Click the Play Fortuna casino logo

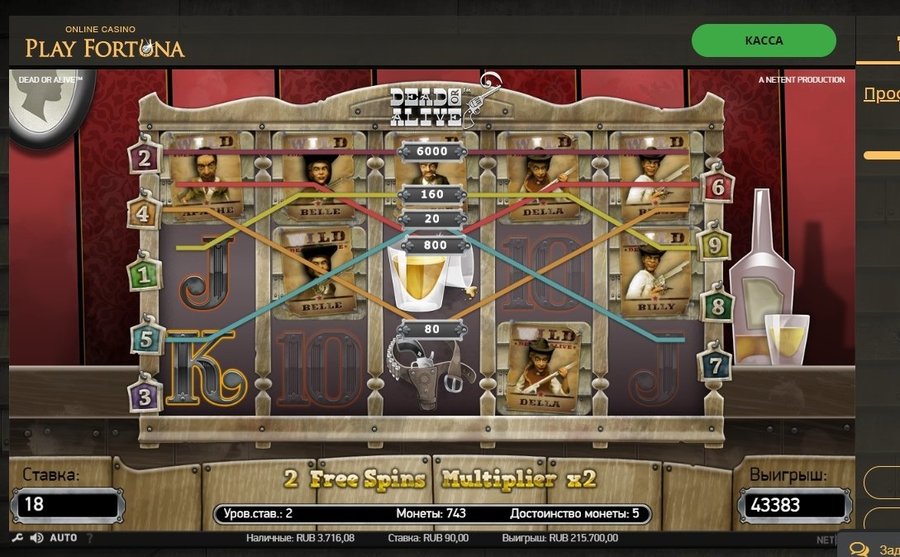105,42
